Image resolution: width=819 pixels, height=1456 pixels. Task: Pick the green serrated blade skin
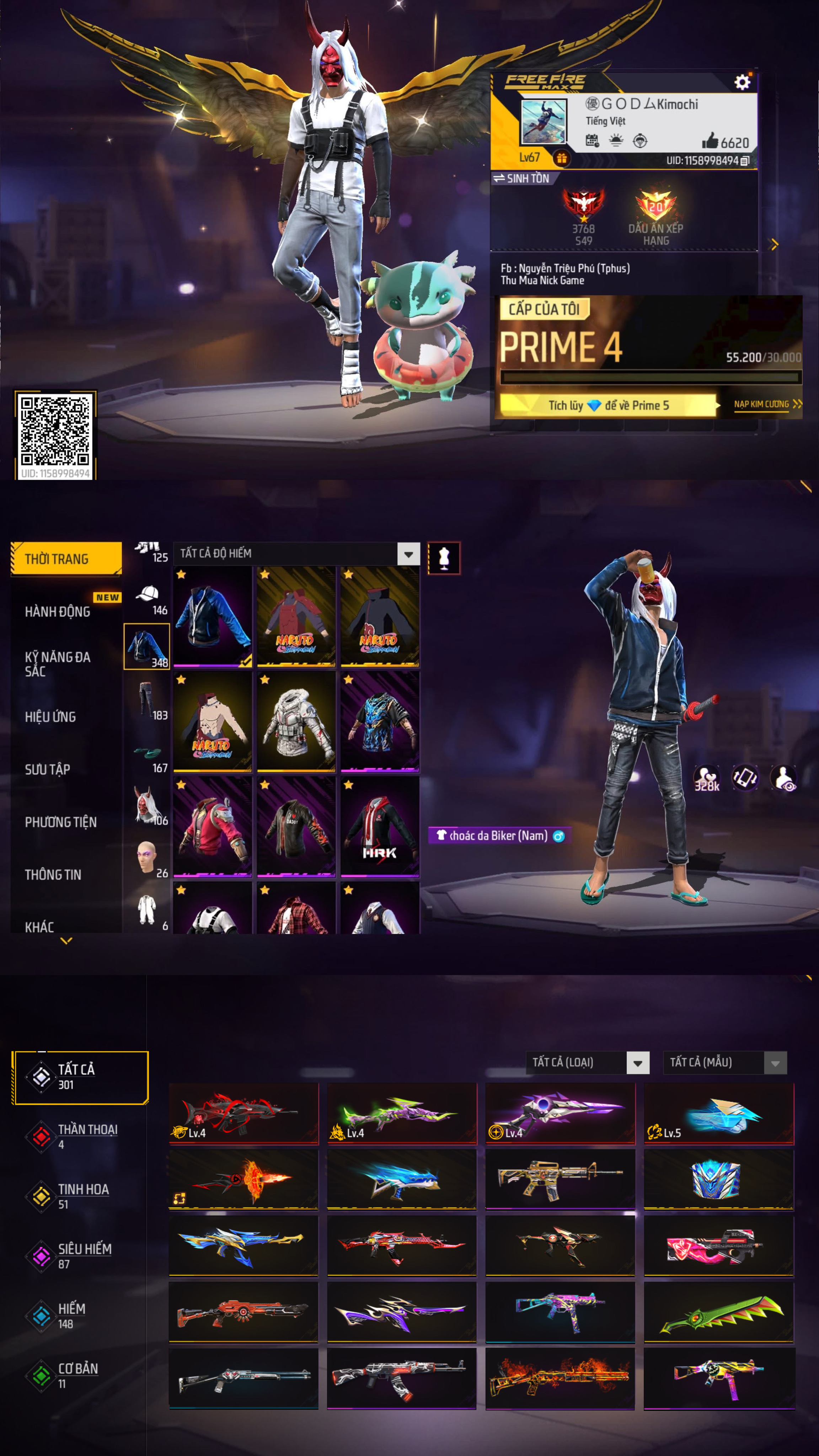[719, 1311]
